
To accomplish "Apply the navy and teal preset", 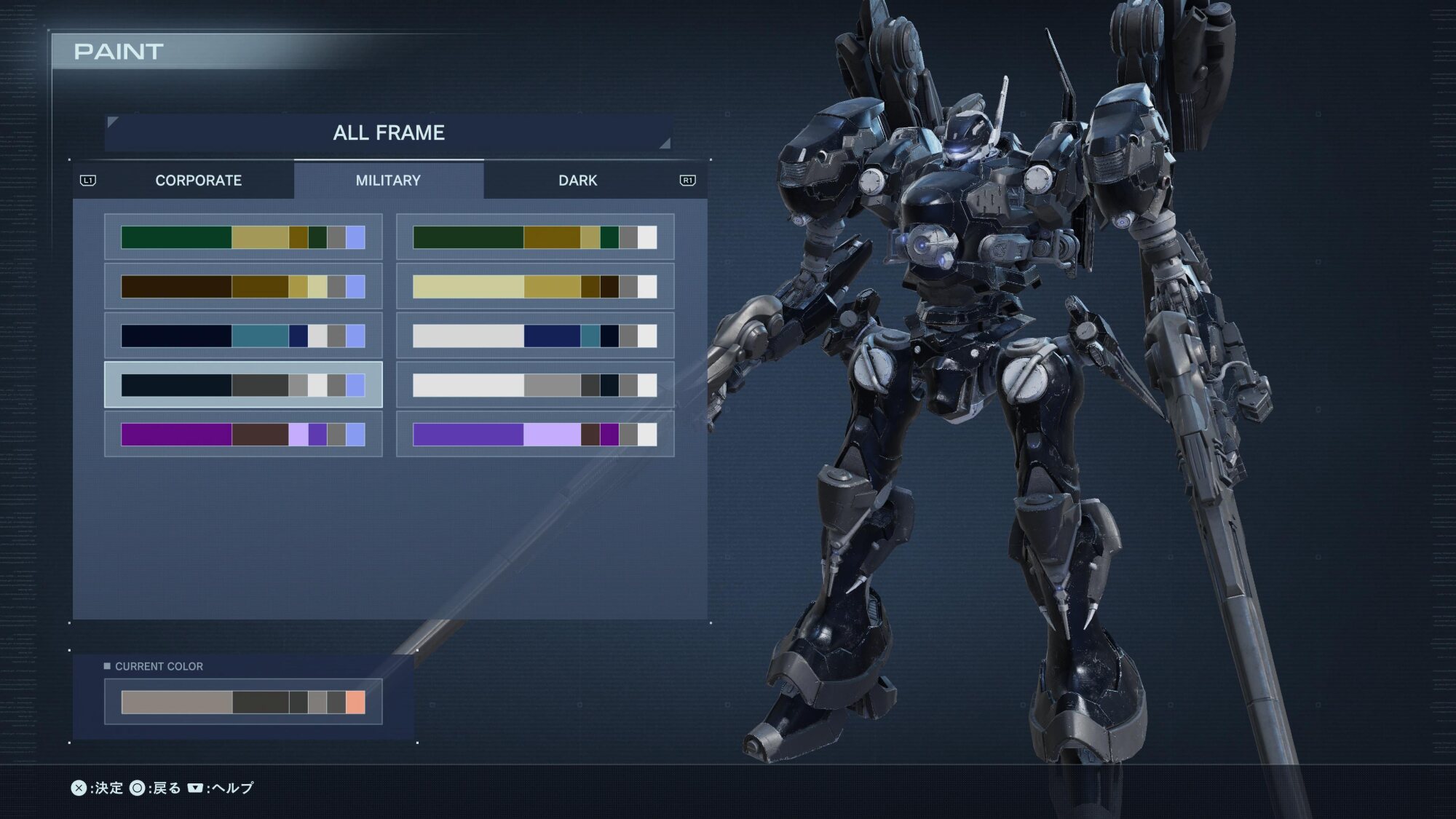I will pyautogui.click(x=243, y=336).
